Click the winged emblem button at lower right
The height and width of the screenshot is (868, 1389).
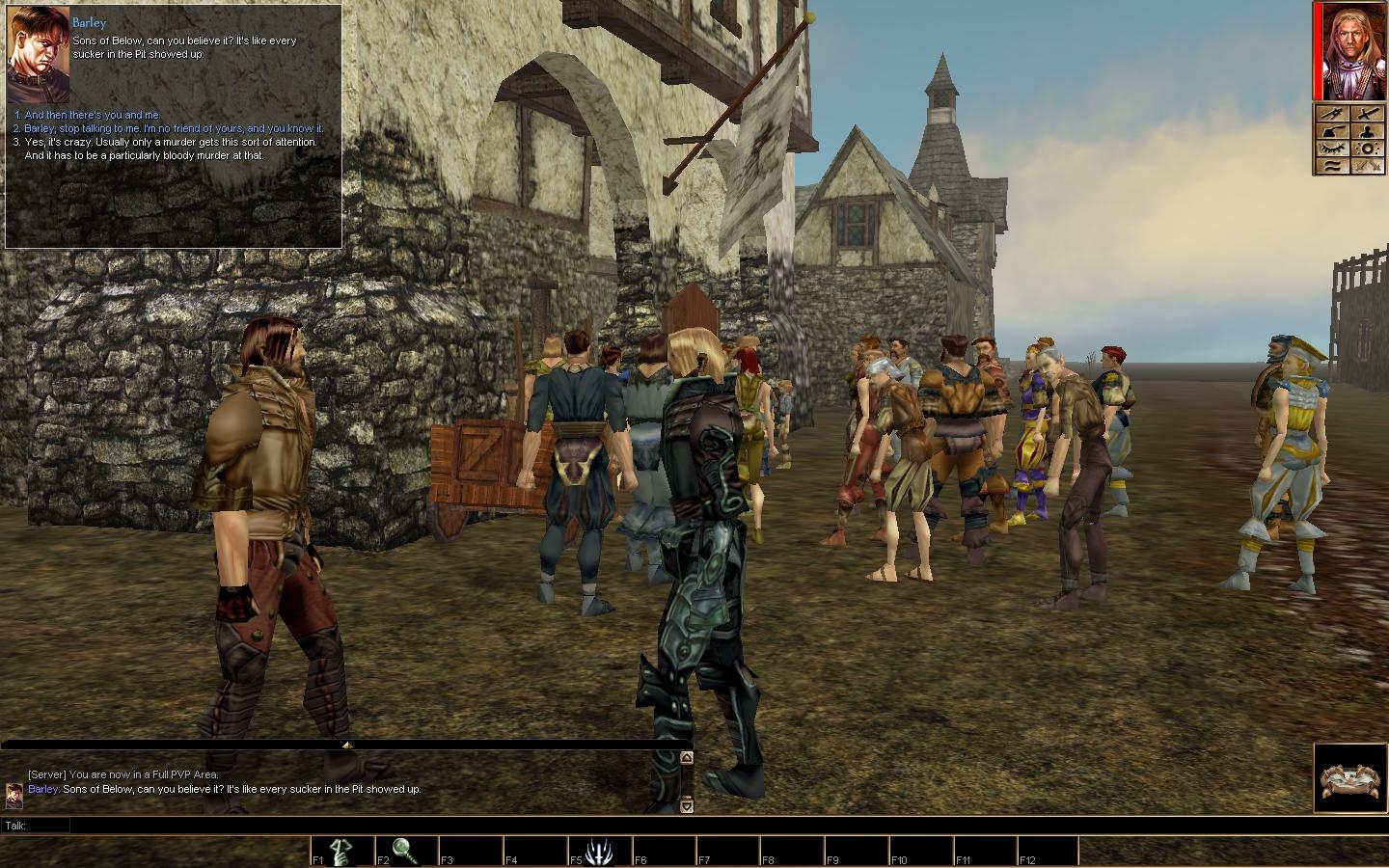click(x=1350, y=777)
